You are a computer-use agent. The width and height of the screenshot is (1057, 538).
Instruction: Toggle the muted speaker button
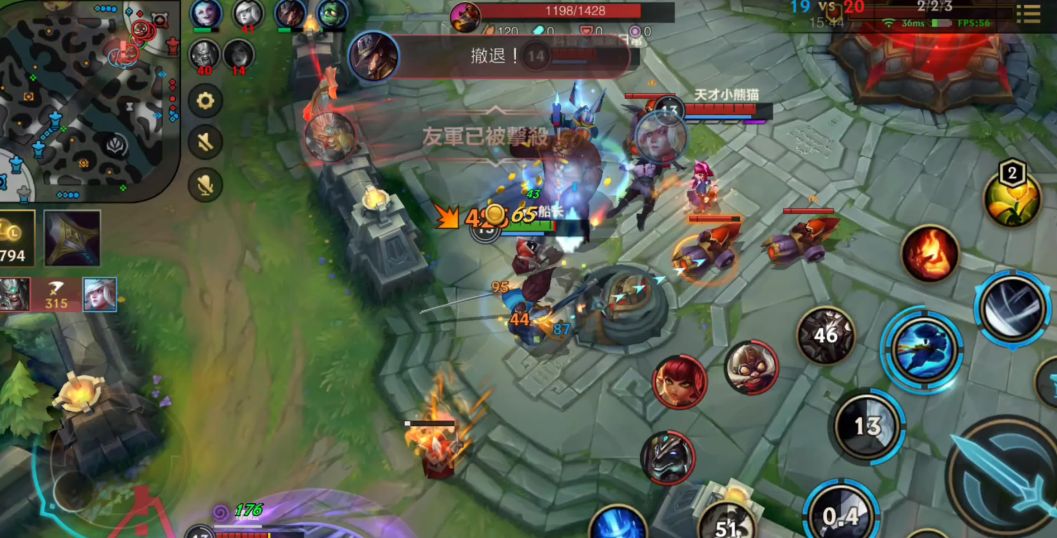tap(205, 142)
